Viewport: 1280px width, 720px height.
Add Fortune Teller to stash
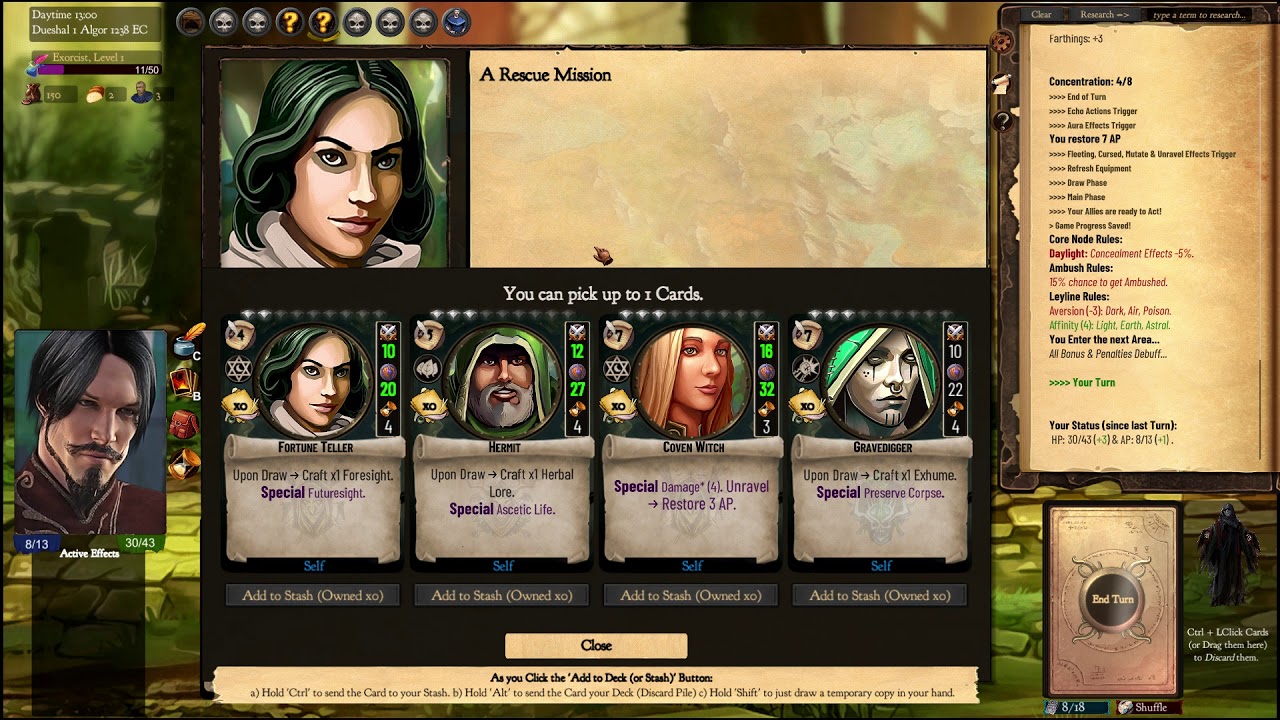coord(313,596)
